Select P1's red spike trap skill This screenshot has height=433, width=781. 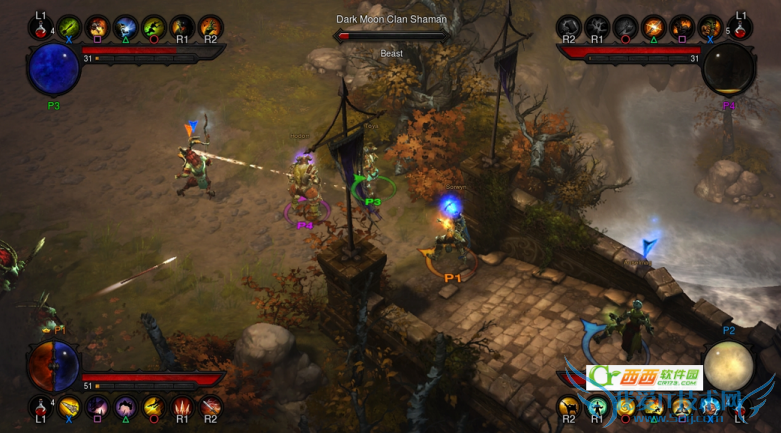tap(182, 406)
